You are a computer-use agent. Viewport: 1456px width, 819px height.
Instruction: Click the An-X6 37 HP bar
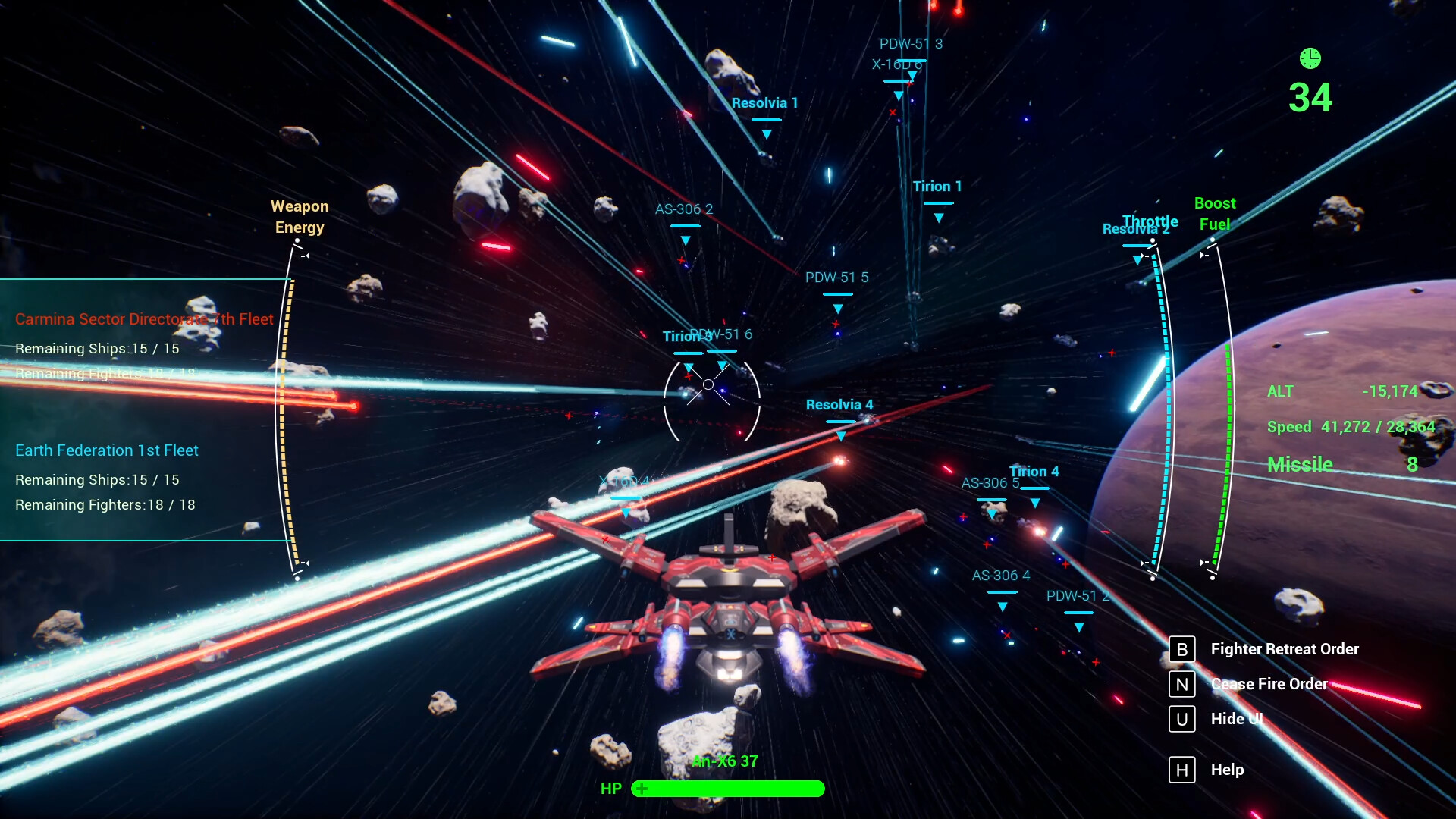click(x=727, y=789)
